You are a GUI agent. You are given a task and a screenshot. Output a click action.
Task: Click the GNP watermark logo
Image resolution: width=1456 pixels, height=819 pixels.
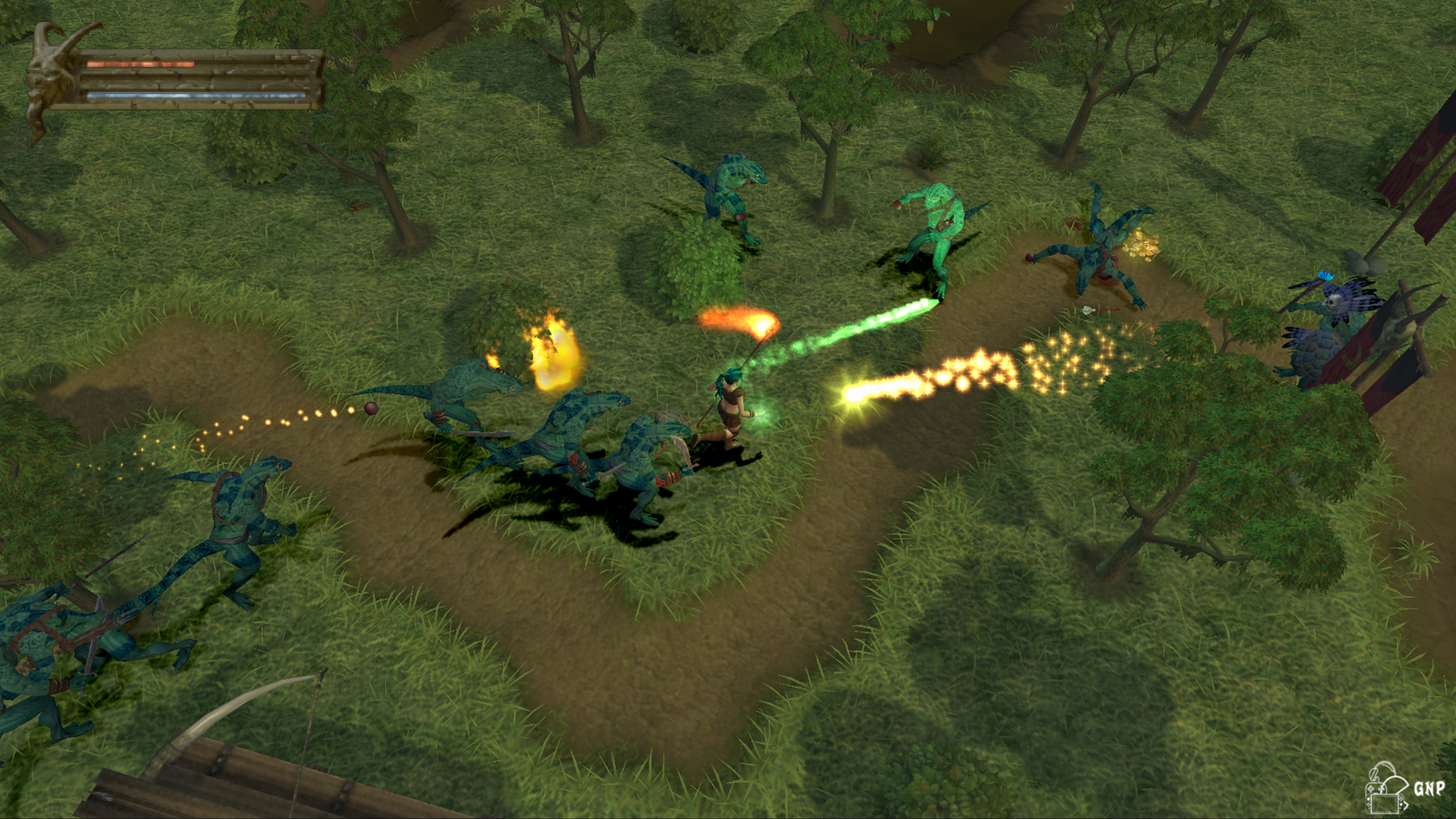(1403, 788)
